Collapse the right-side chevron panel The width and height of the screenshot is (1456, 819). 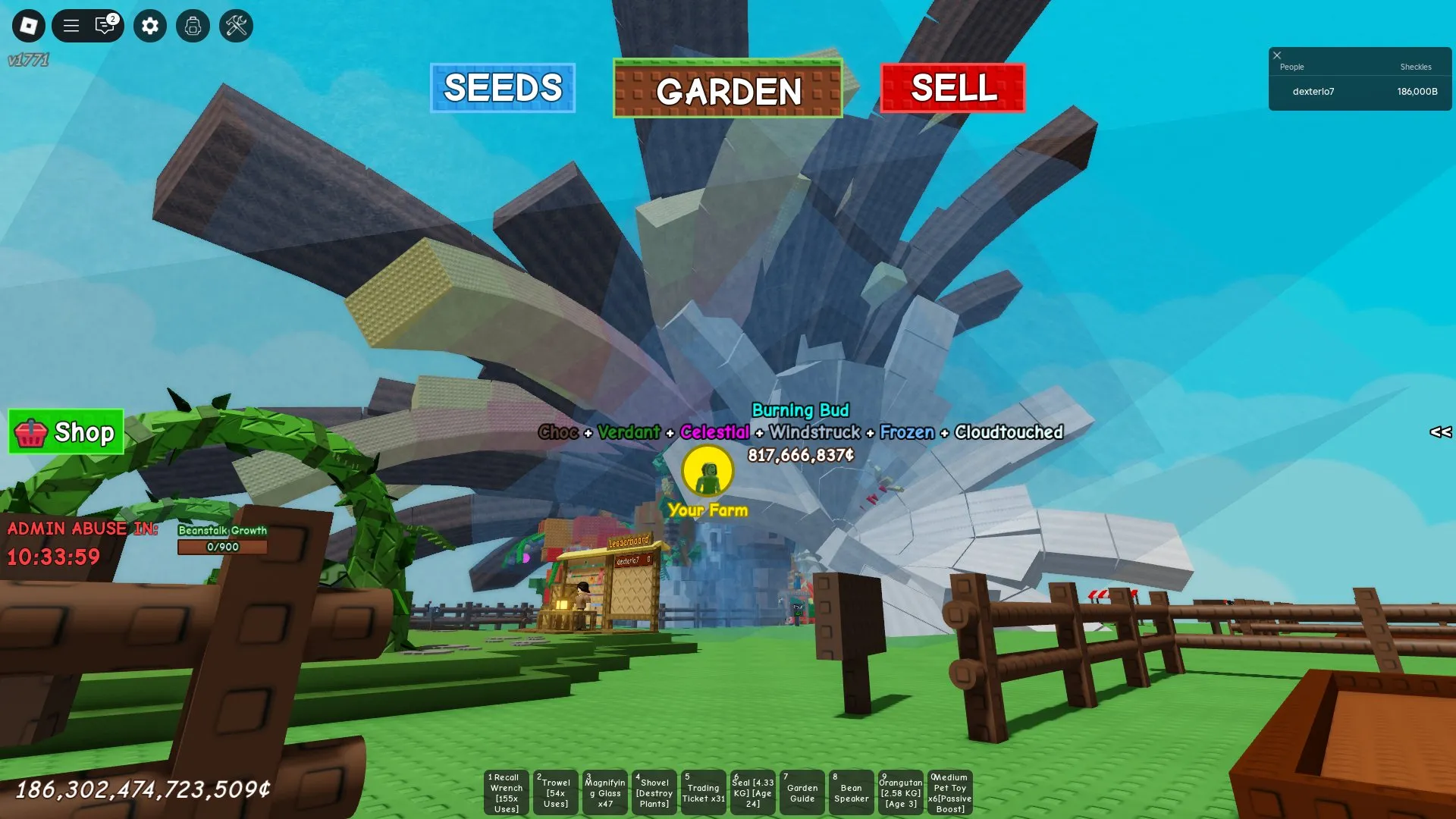click(x=1439, y=432)
